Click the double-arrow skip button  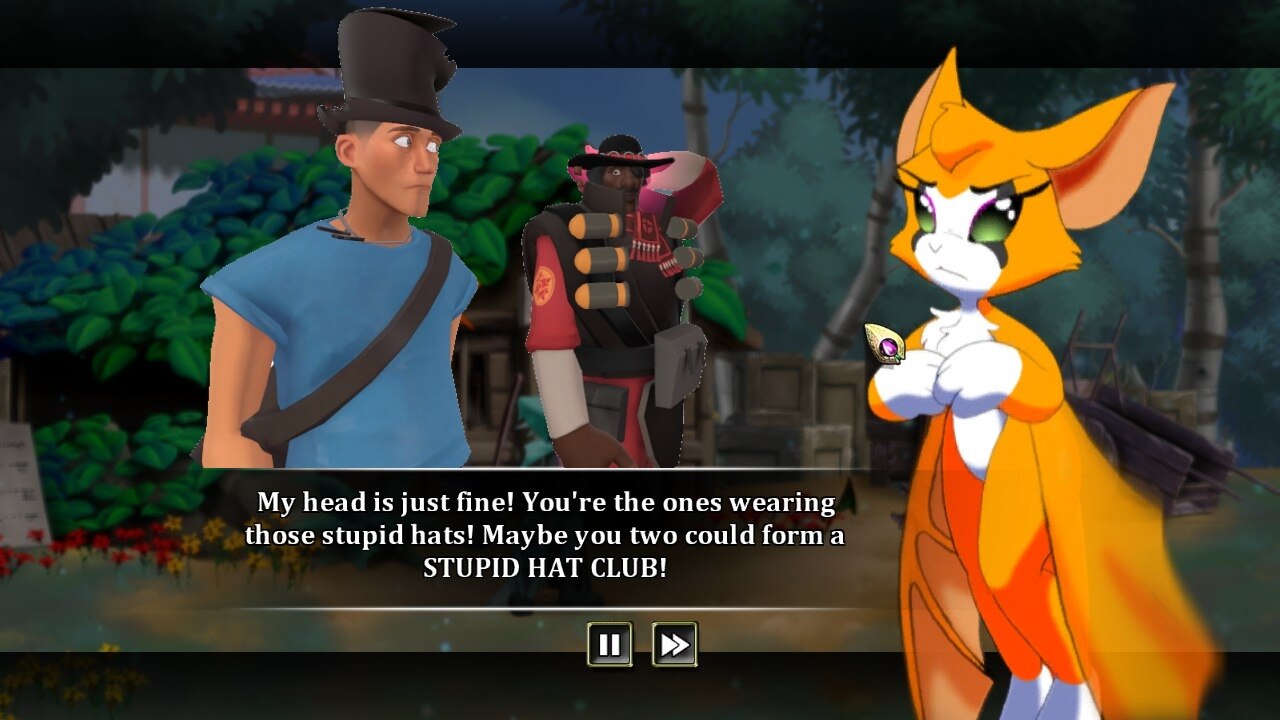pyautogui.click(x=672, y=645)
